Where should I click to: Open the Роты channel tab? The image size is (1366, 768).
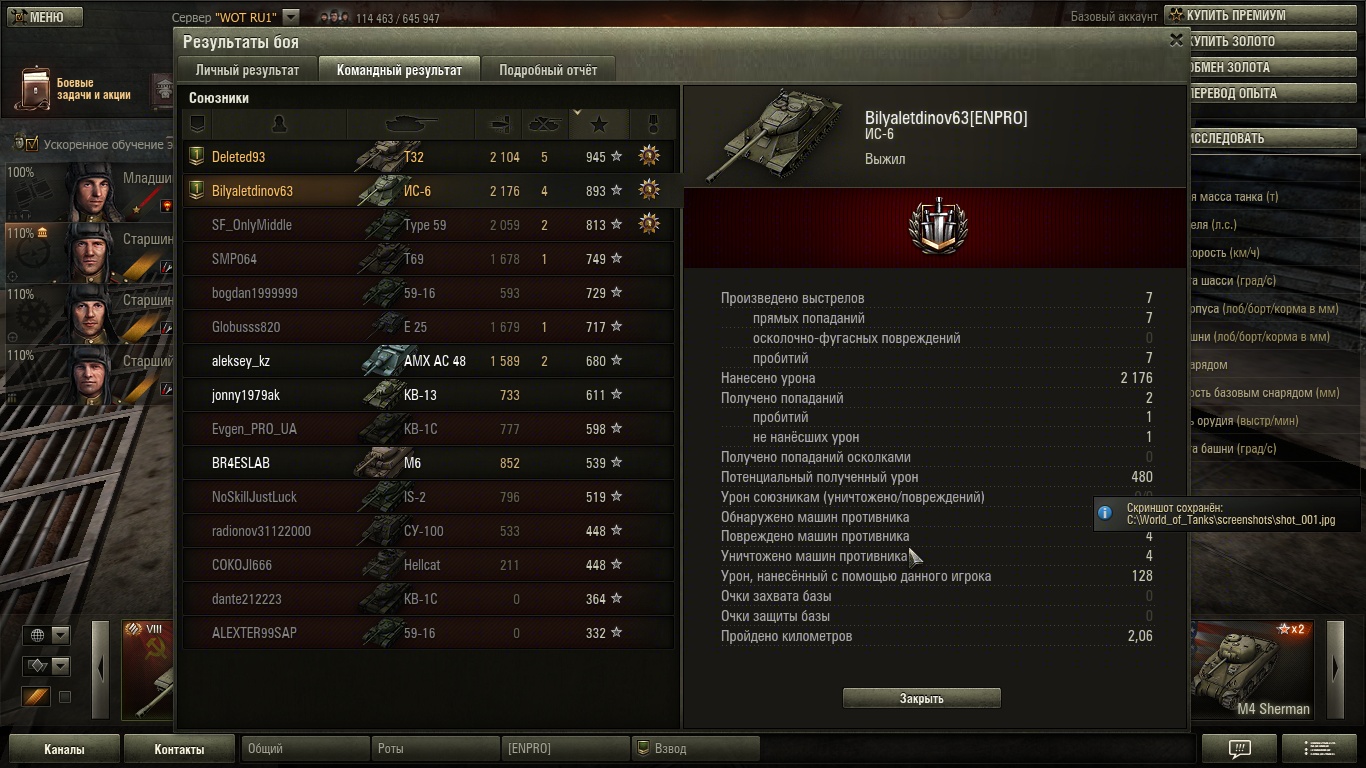[x=435, y=748]
